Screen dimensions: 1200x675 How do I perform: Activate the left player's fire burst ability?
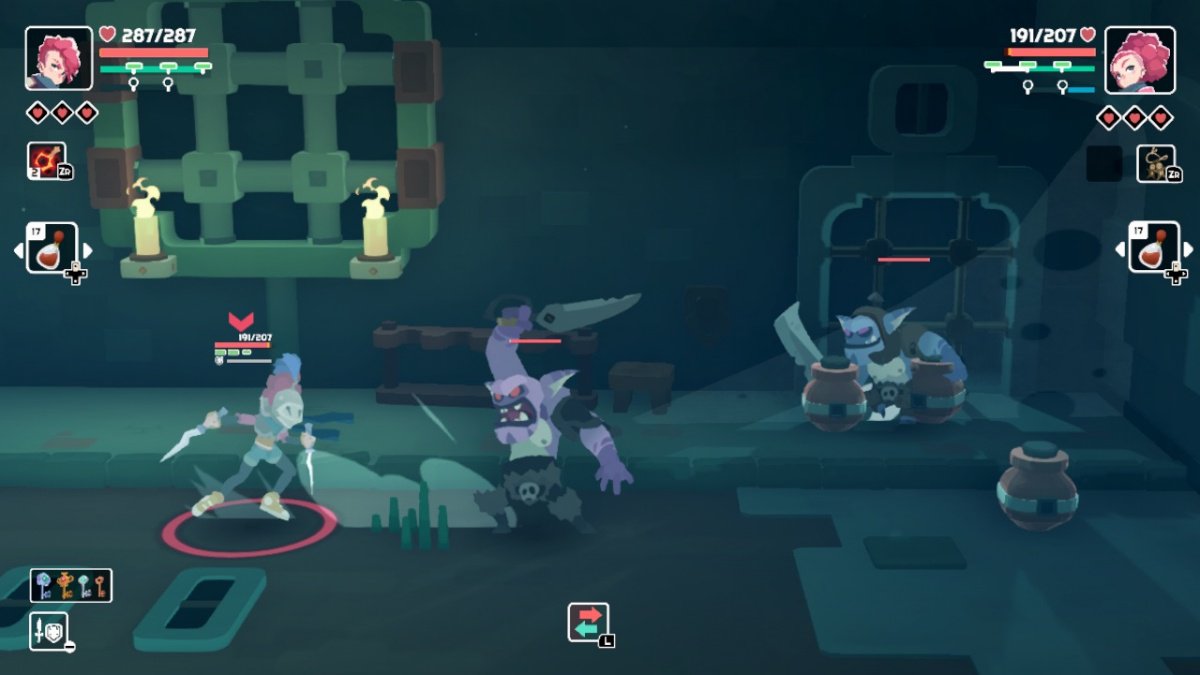point(47,161)
